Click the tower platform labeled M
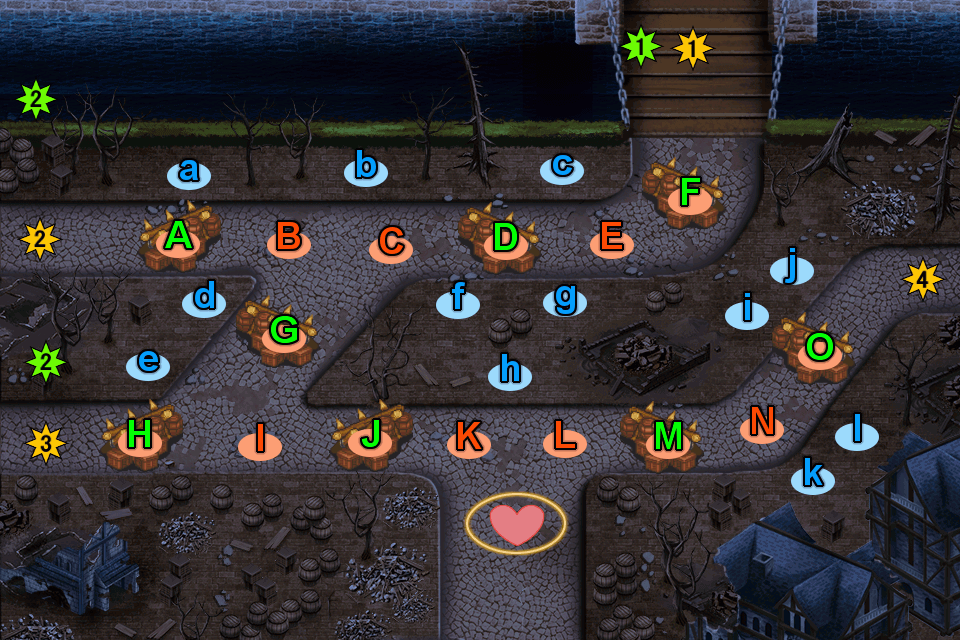Image resolution: width=960 pixels, height=640 pixels. pyautogui.click(x=666, y=436)
